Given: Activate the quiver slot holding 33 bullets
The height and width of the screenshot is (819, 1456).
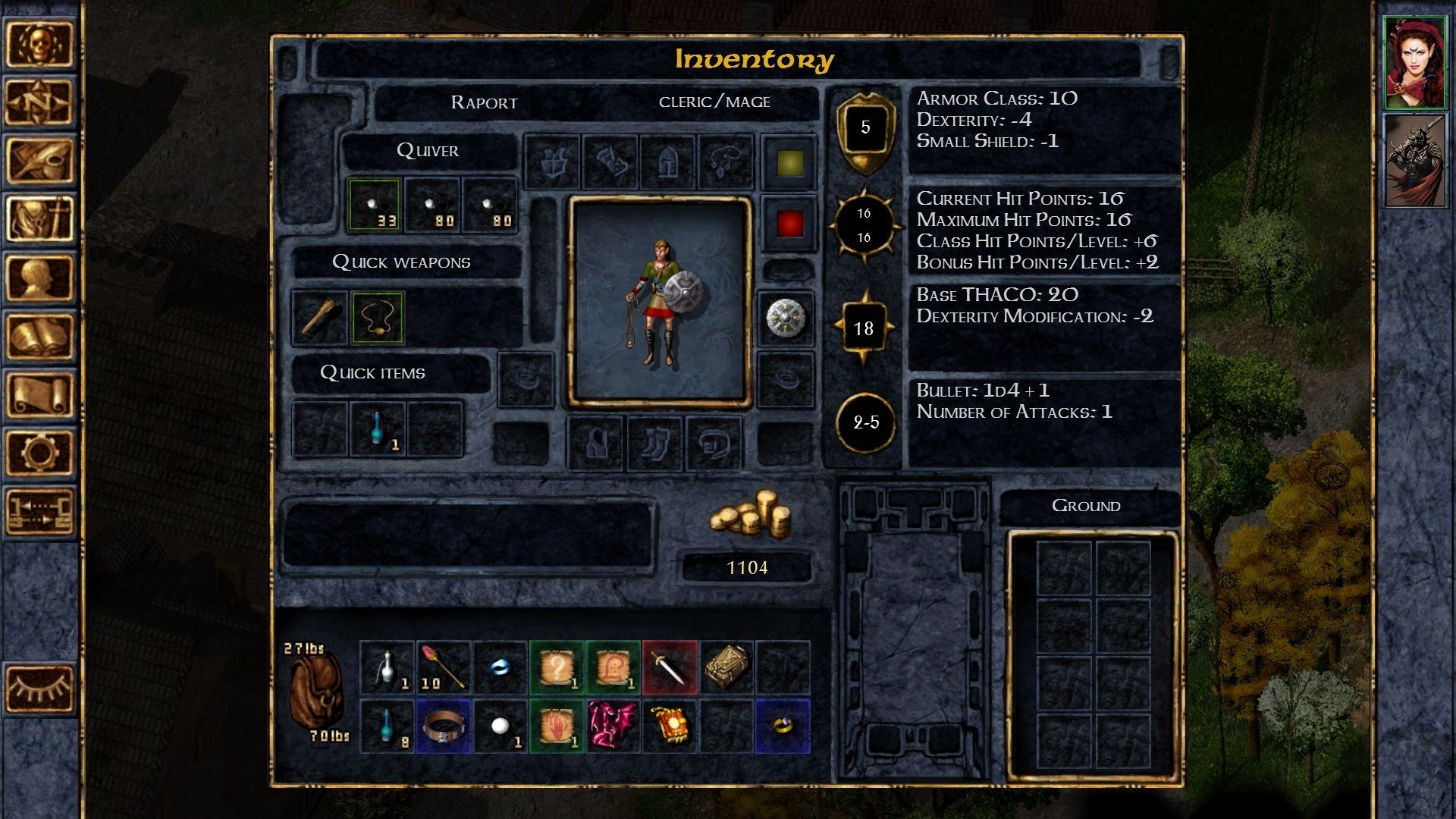Looking at the screenshot, I should pos(376,203).
